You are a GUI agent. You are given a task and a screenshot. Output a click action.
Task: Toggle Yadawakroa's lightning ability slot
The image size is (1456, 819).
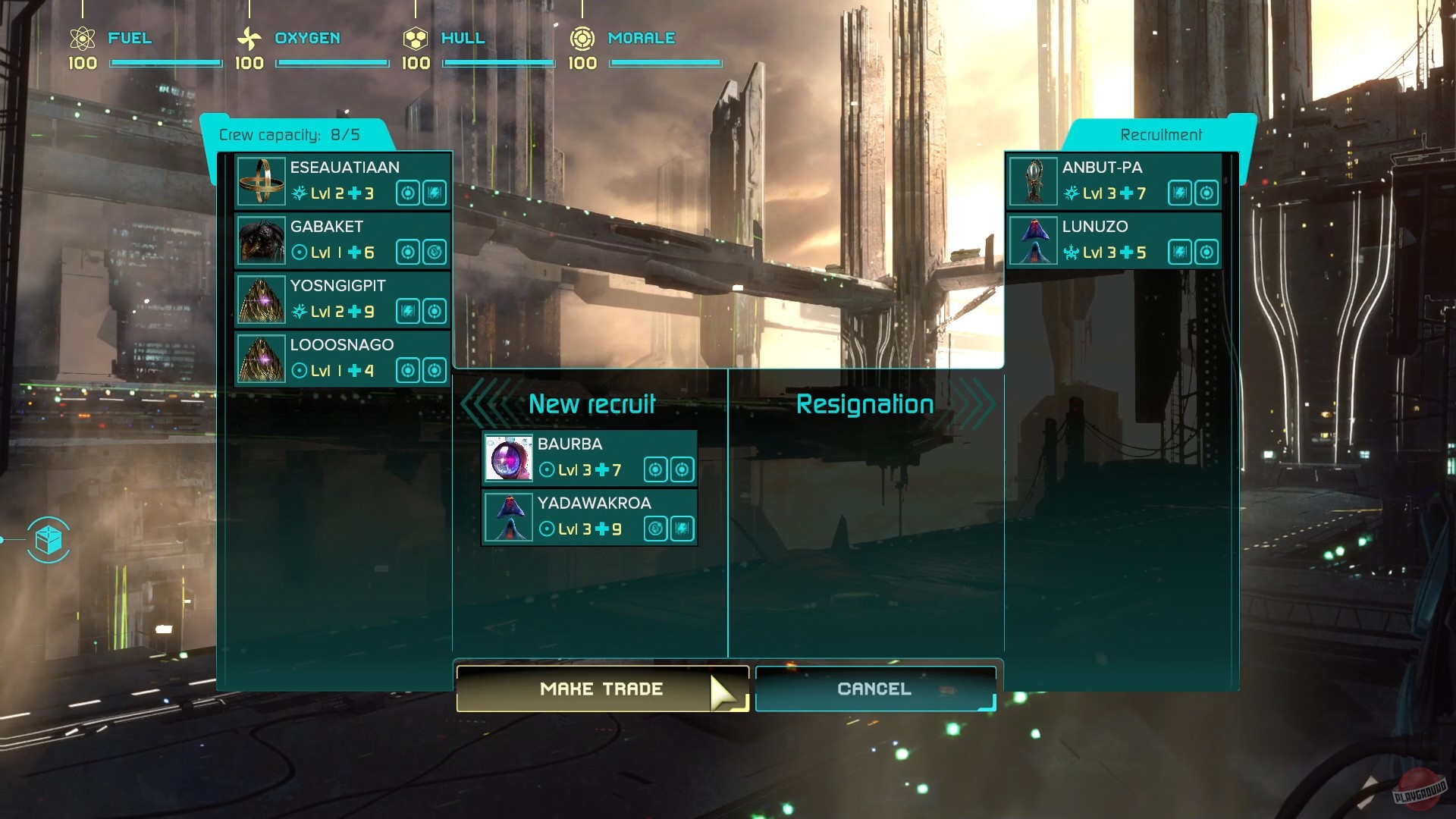pyautogui.click(x=681, y=529)
